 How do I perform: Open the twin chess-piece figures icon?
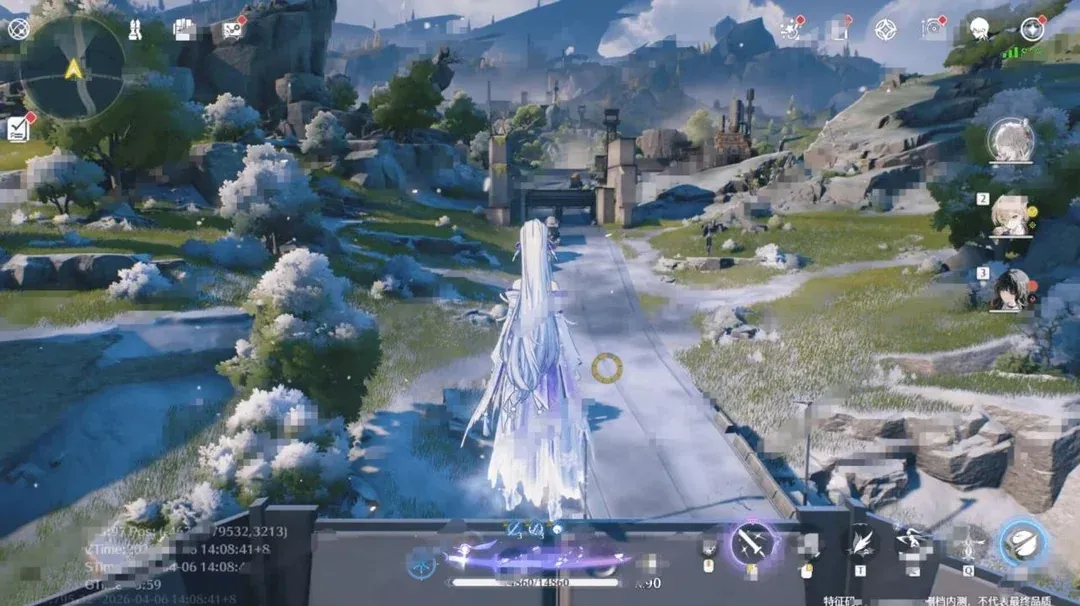click(135, 29)
